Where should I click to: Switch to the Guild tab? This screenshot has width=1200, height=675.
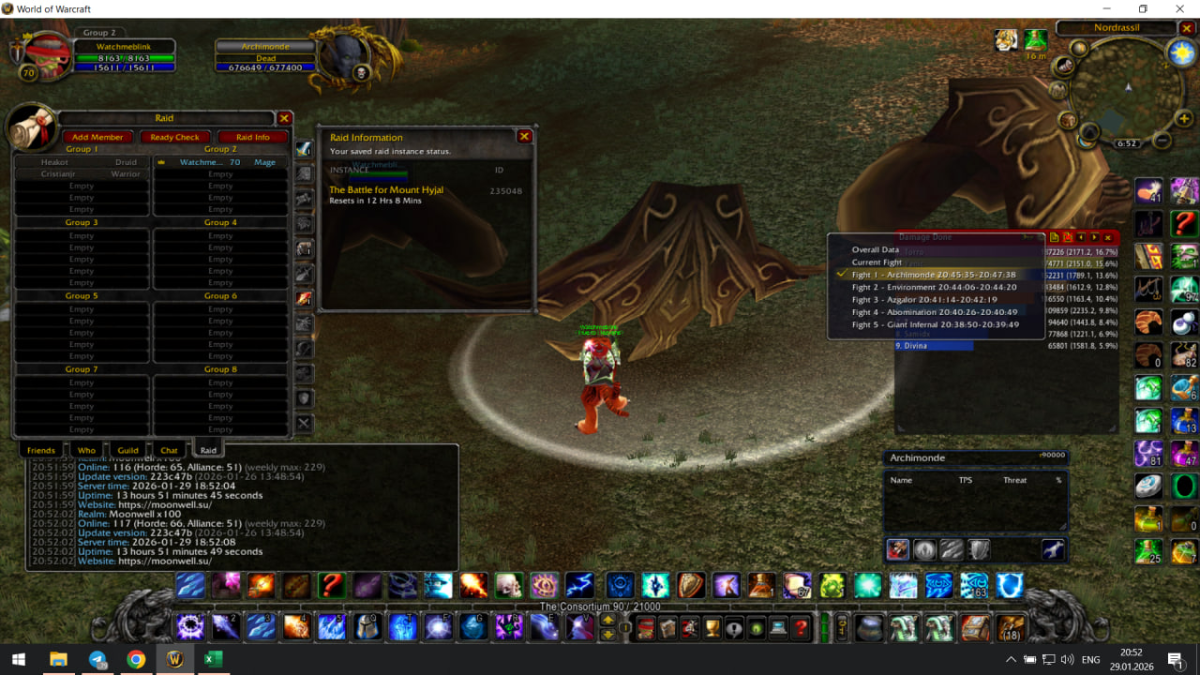128,451
